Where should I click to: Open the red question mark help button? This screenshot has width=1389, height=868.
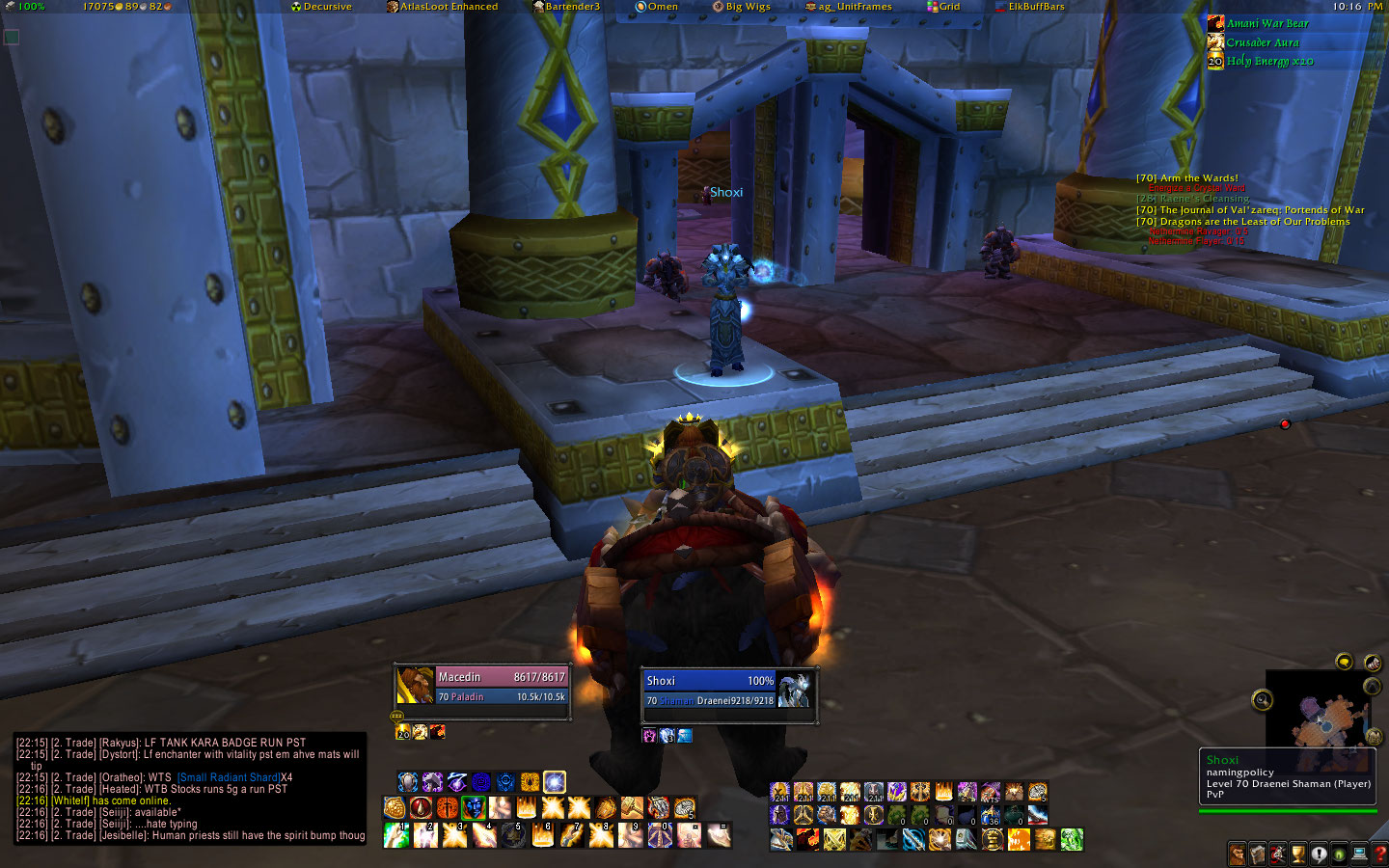[x=1380, y=854]
